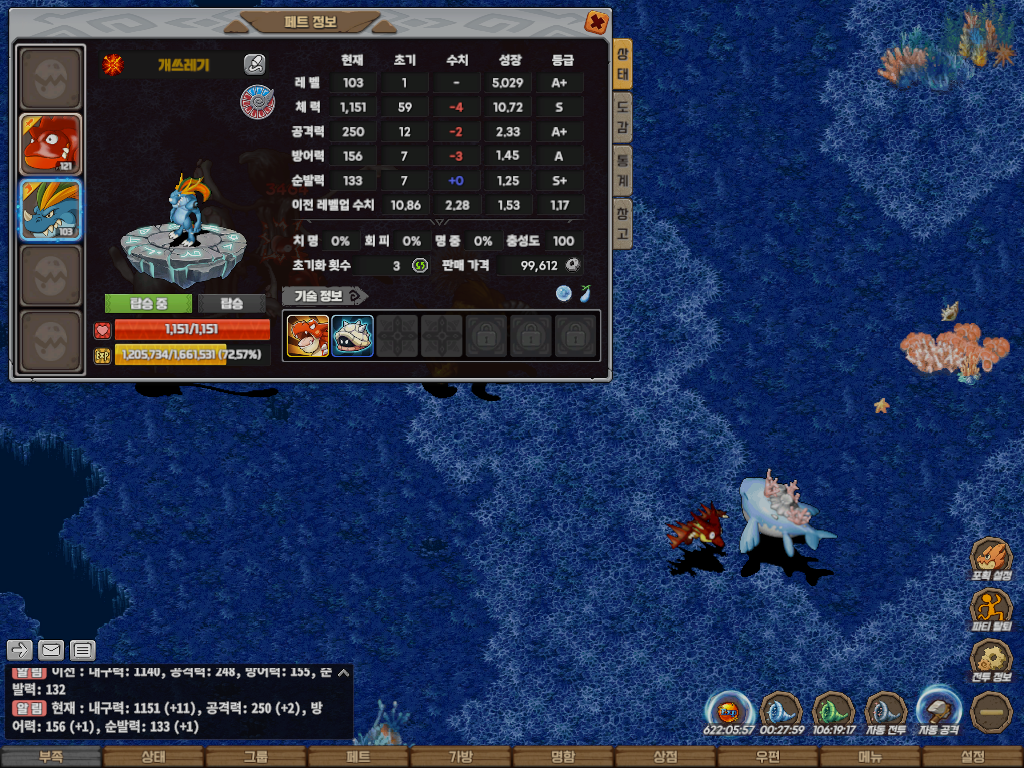Select the red dinosaur skill icon
Screen dimensions: 1024x768
point(308,336)
